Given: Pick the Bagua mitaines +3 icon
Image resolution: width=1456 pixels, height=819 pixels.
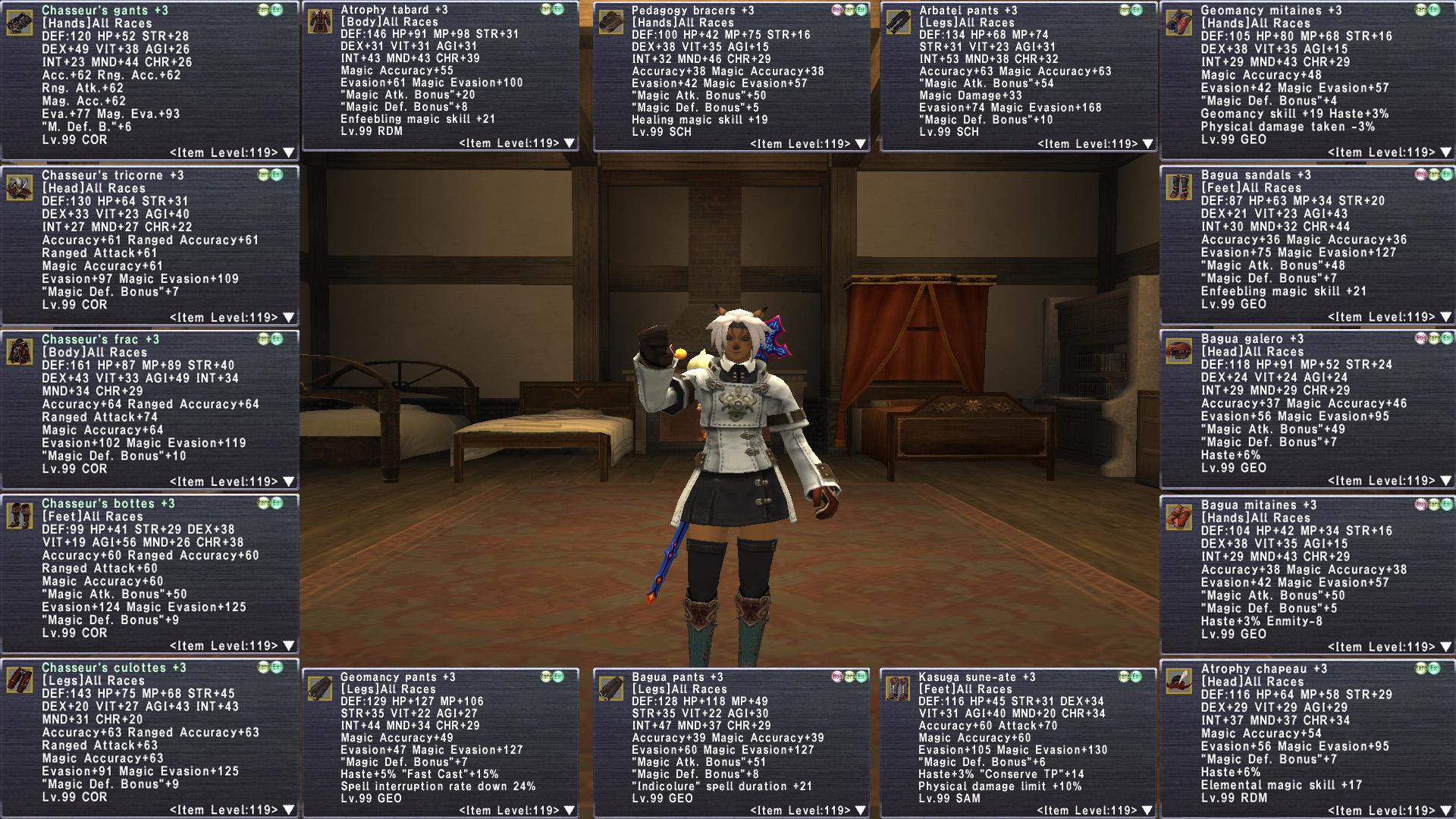Looking at the screenshot, I should coord(1179,517).
